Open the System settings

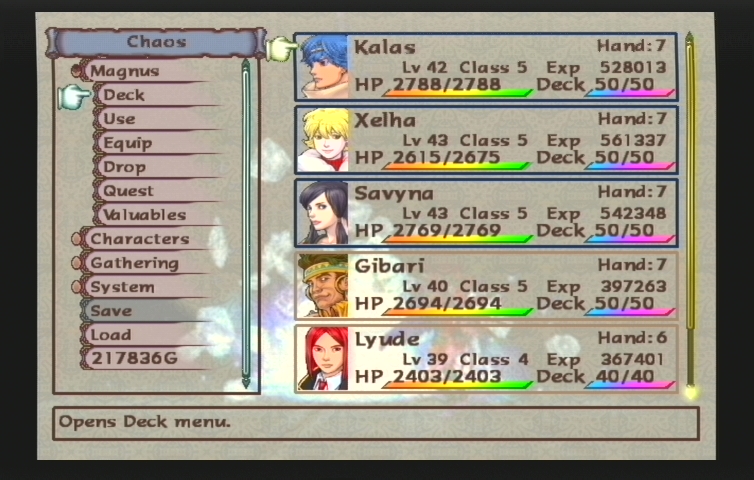[x=122, y=287]
